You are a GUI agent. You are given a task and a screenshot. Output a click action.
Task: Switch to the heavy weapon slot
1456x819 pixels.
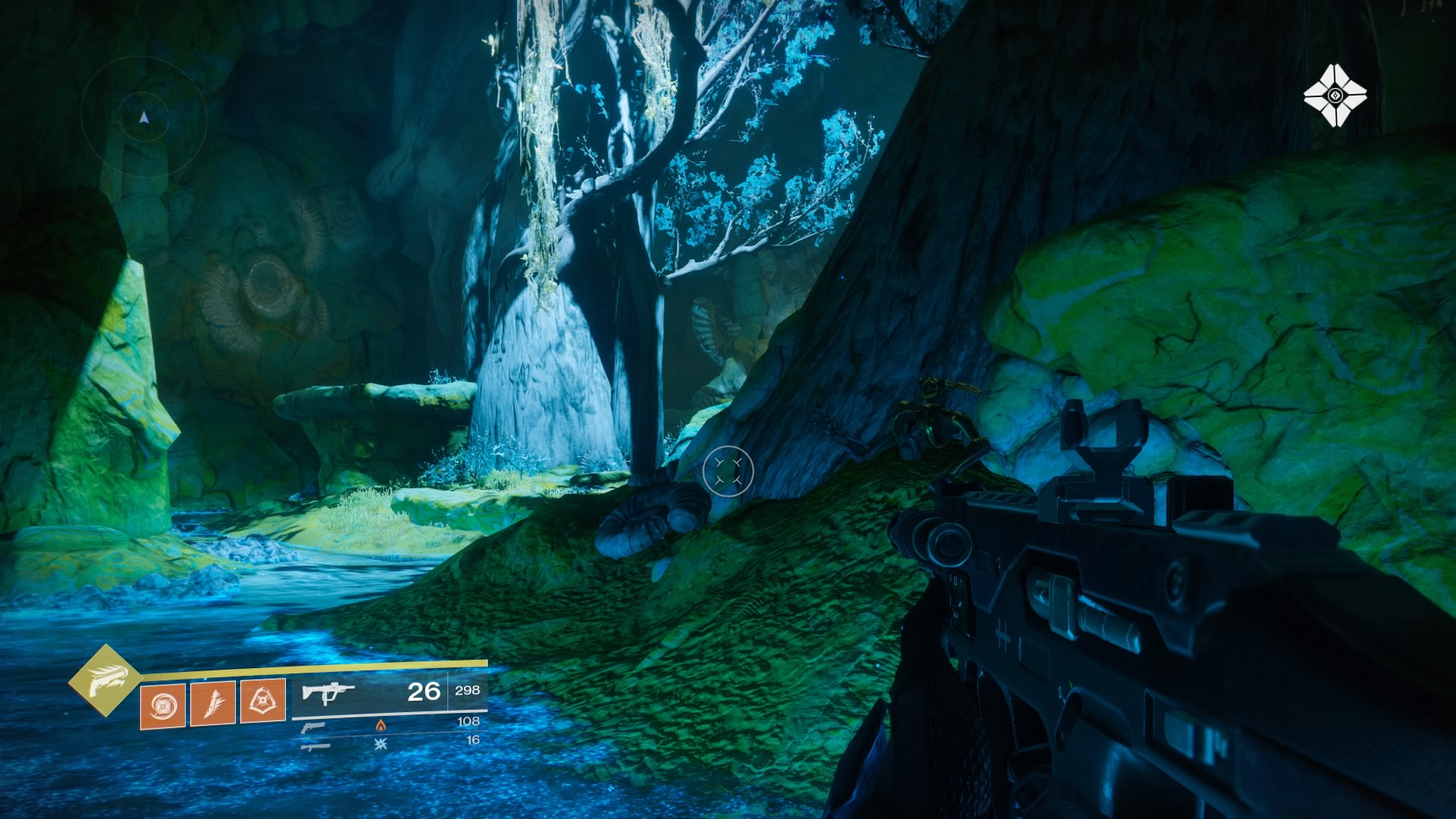pos(315,746)
